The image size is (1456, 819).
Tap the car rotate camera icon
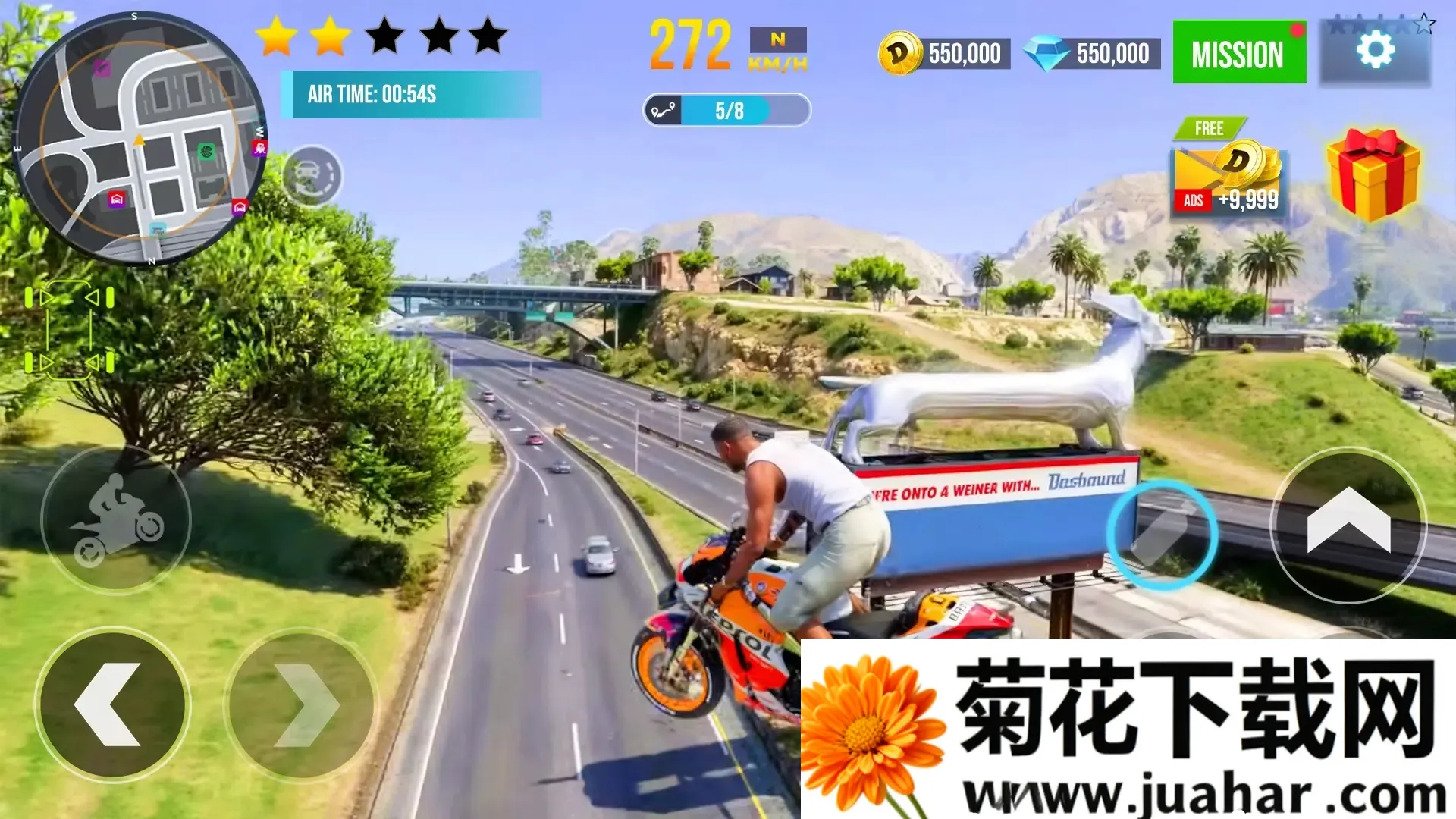click(x=315, y=177)
